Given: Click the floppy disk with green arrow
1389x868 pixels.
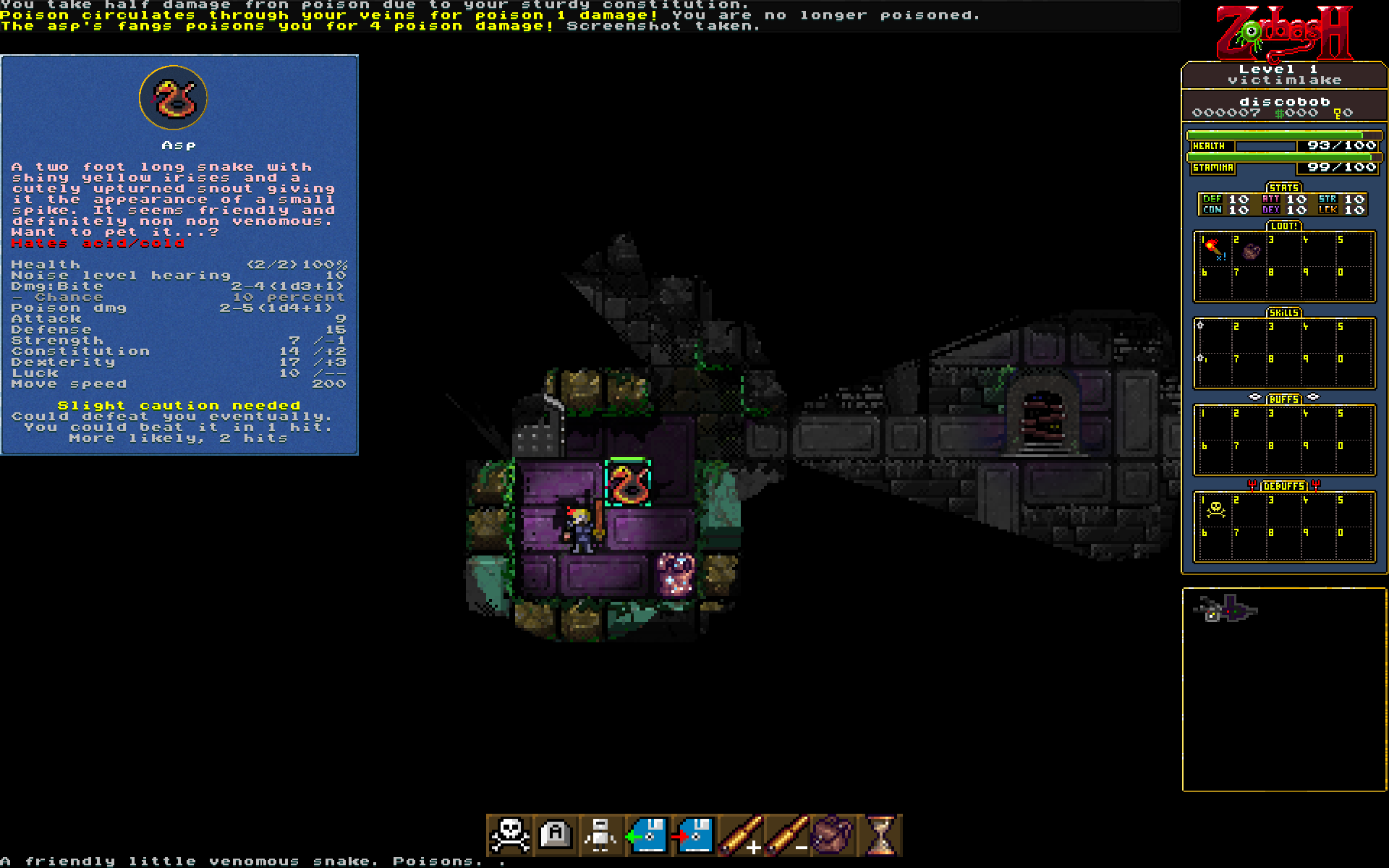Looking at the screenshot, I should pos(647,835).
